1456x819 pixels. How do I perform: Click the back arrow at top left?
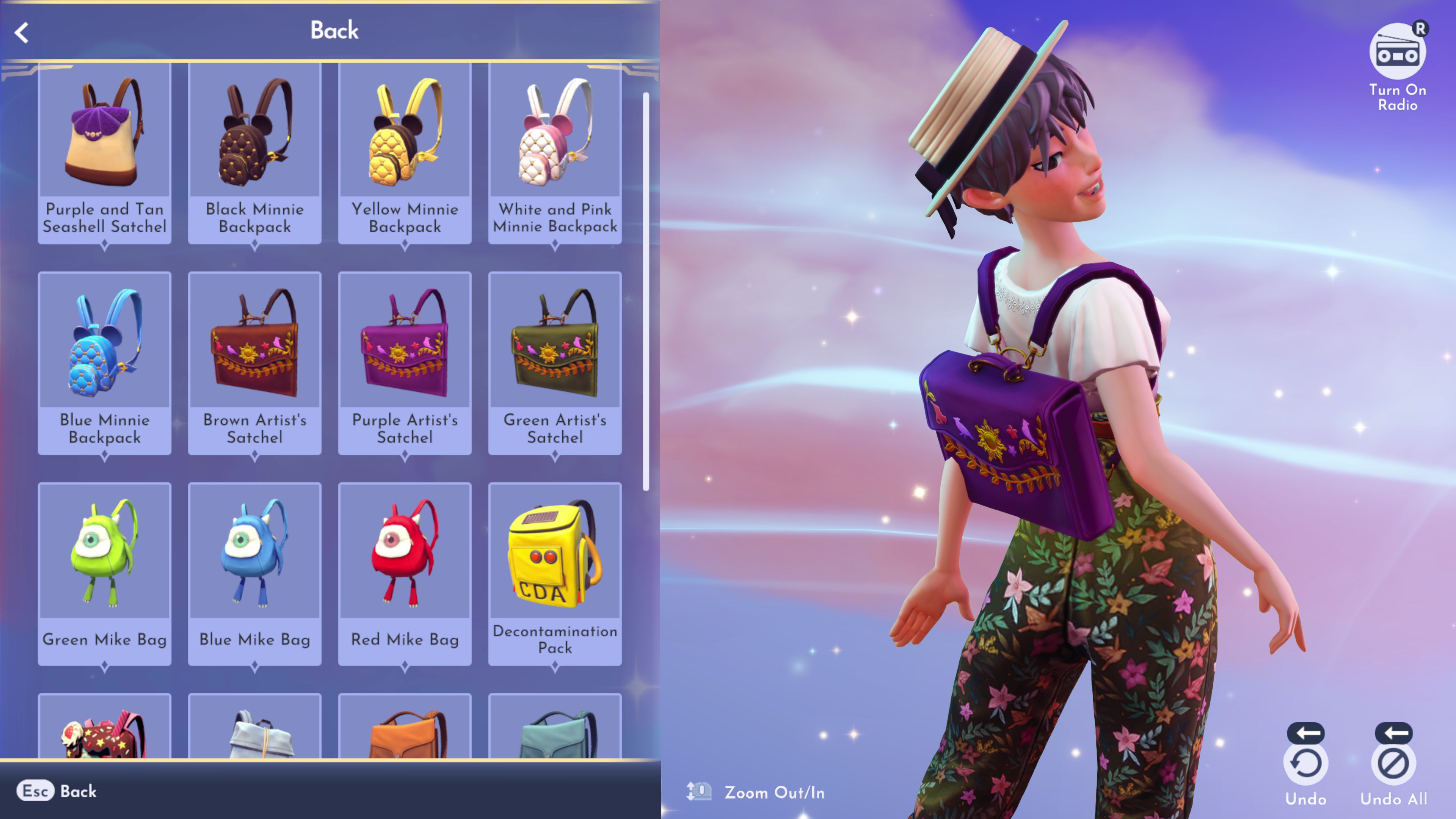pos(22,32)
